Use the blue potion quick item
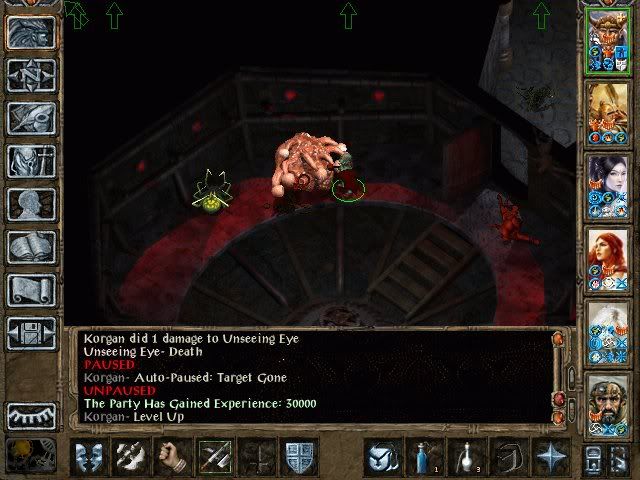Screen dimensions: 640x480 pyautogui.click(x=424, y=457)
